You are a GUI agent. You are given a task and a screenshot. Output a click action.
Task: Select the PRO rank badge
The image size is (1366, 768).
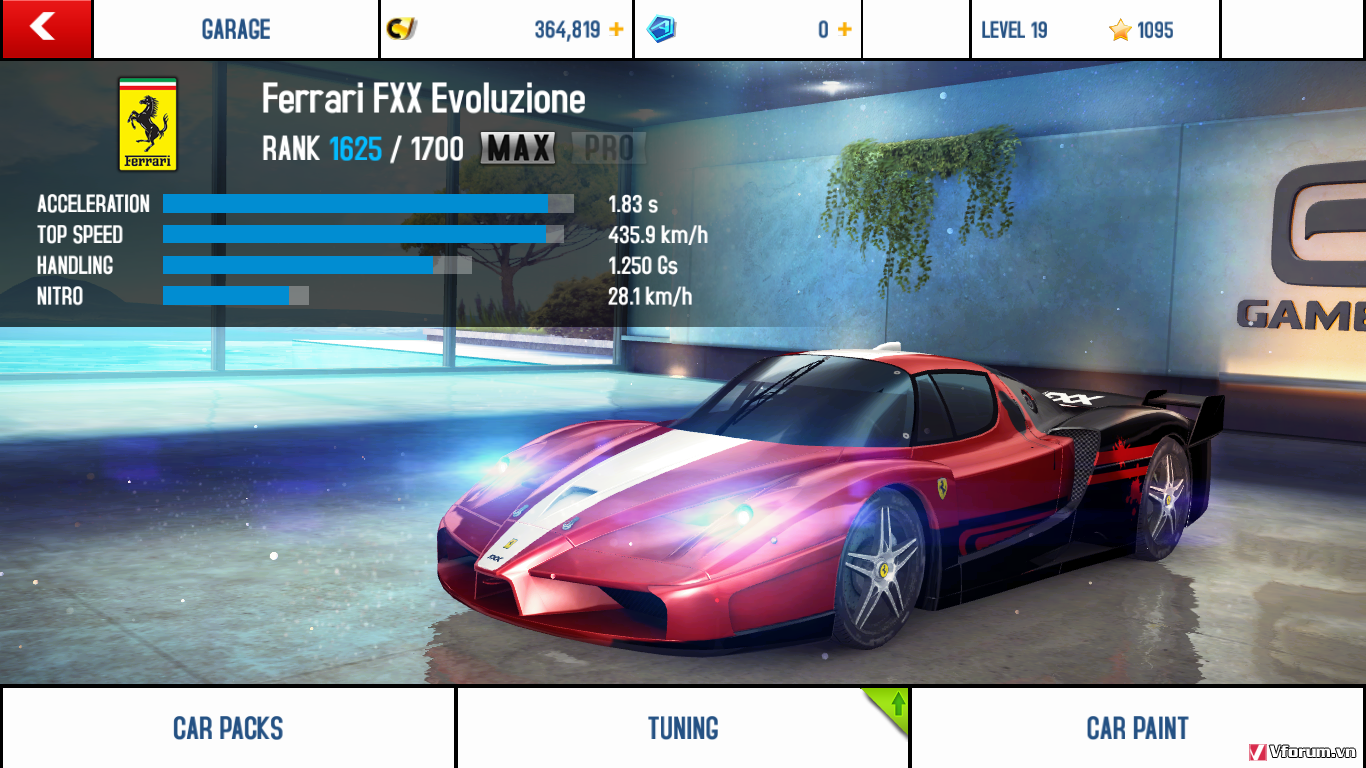coord(609,149)
